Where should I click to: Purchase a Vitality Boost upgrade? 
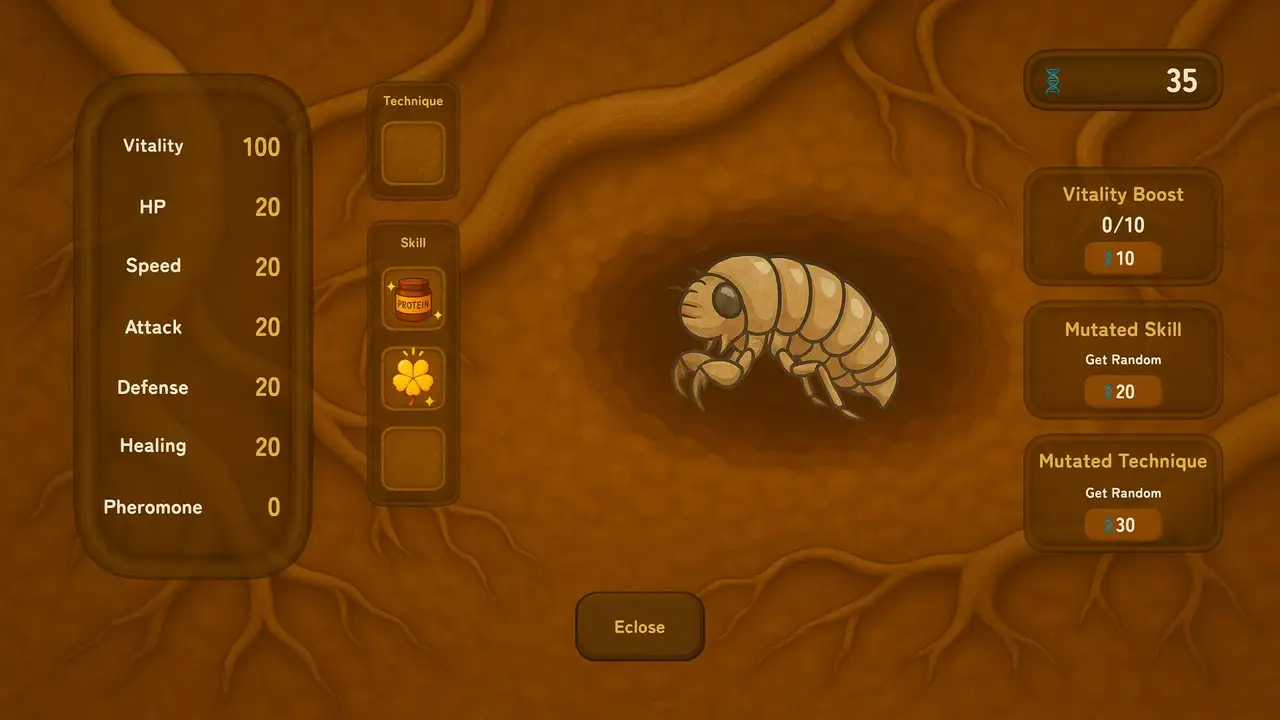(x=1123, y=258)
